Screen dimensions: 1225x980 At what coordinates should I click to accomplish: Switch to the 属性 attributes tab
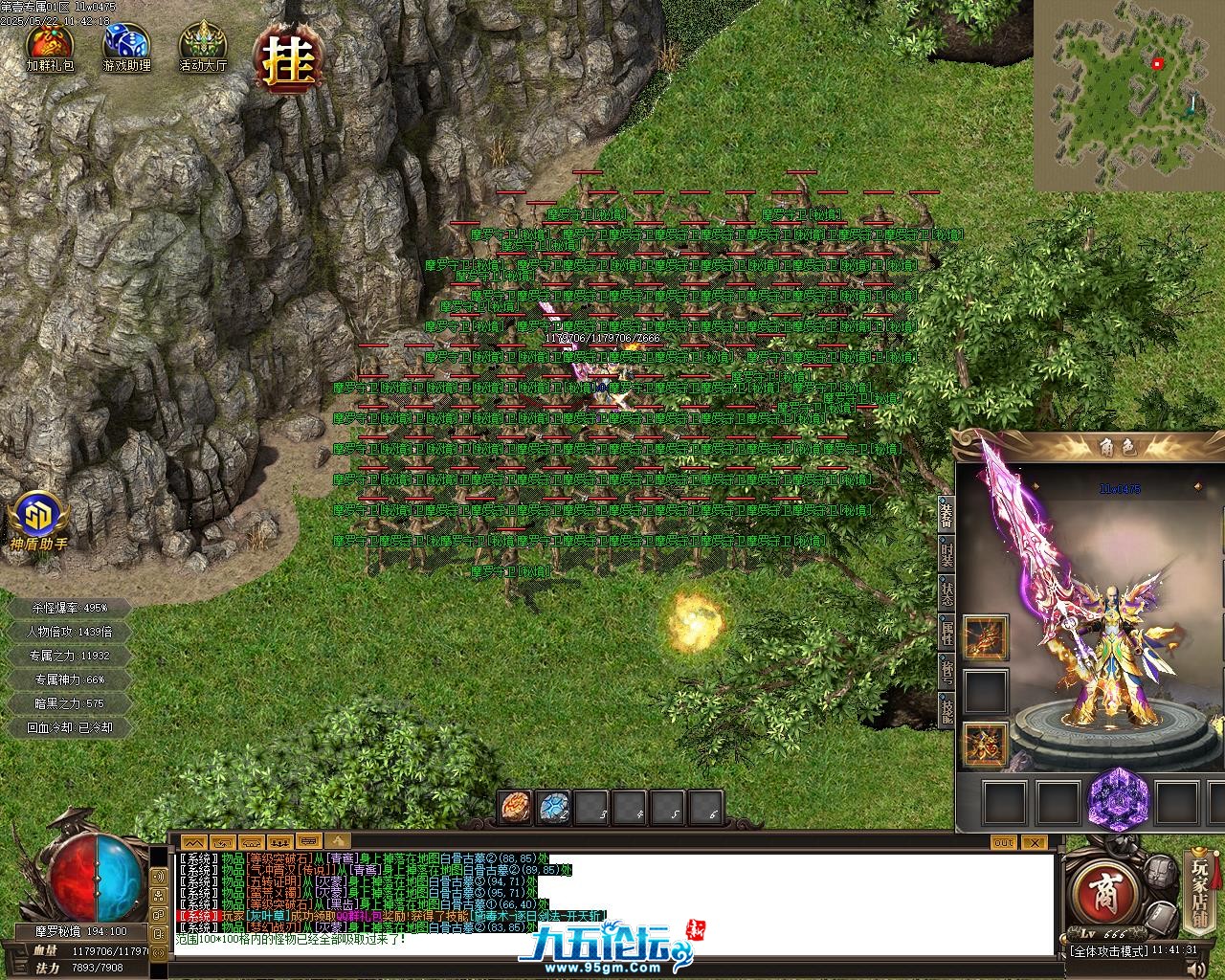946,632
